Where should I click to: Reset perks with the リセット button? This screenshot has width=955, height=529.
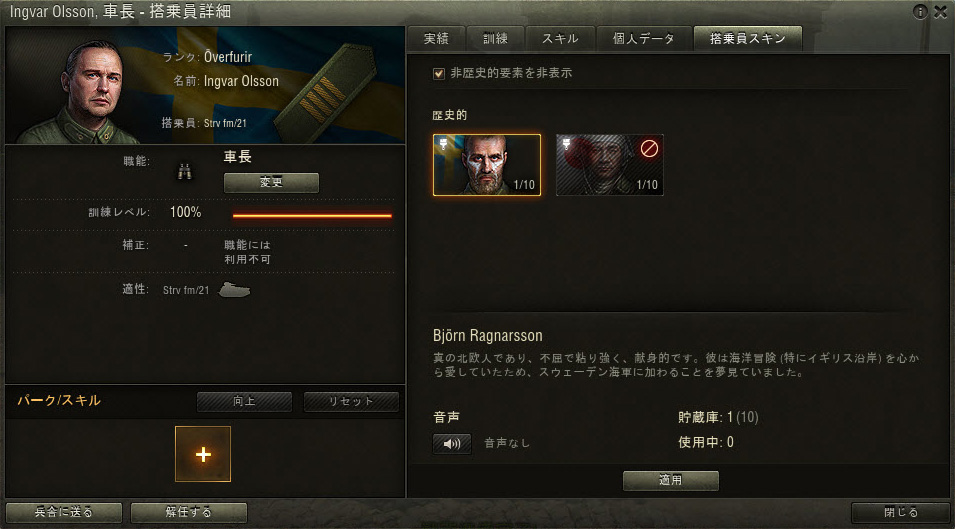pyautogui.click(x=351, y=402)
